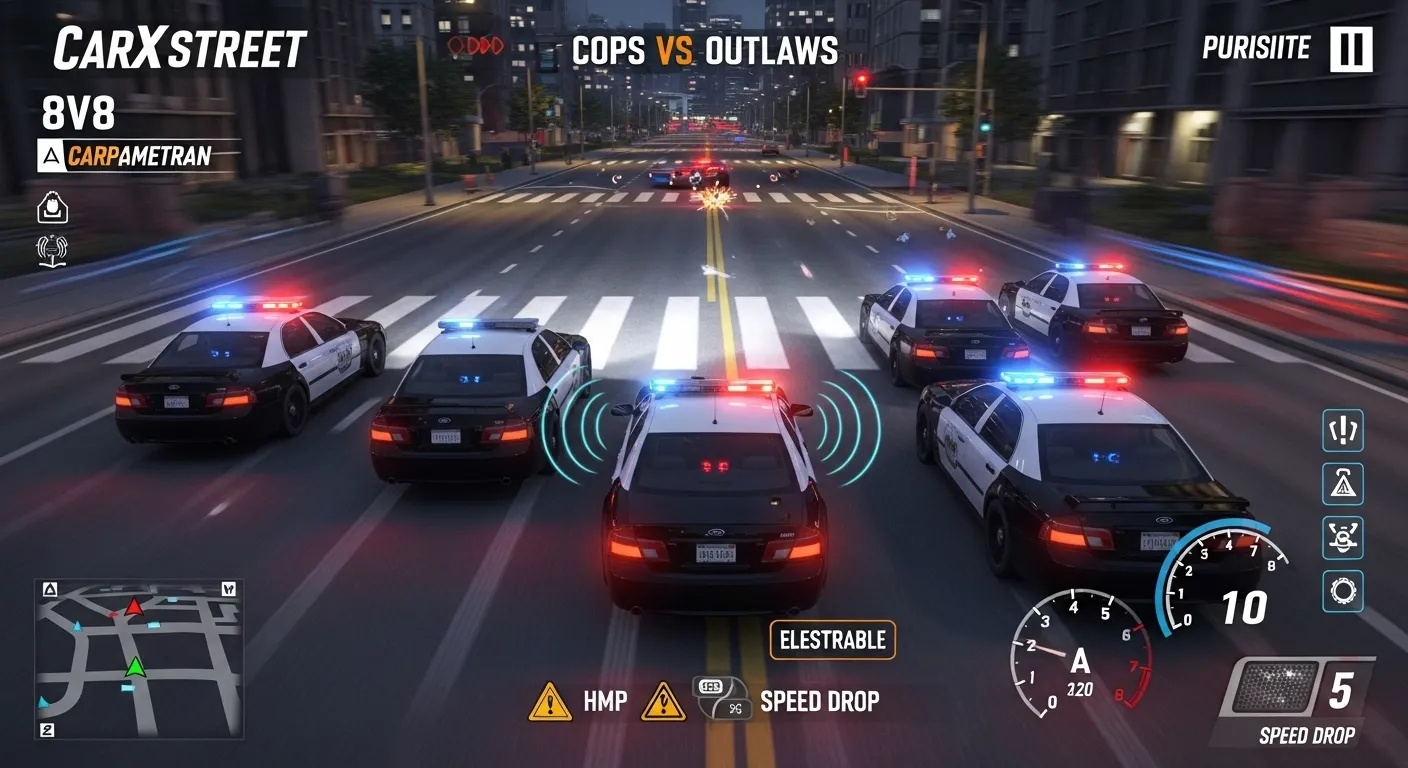Select the Cops VS Outlaws mode header
The image size is (1408, 768).
pos(707,51)
